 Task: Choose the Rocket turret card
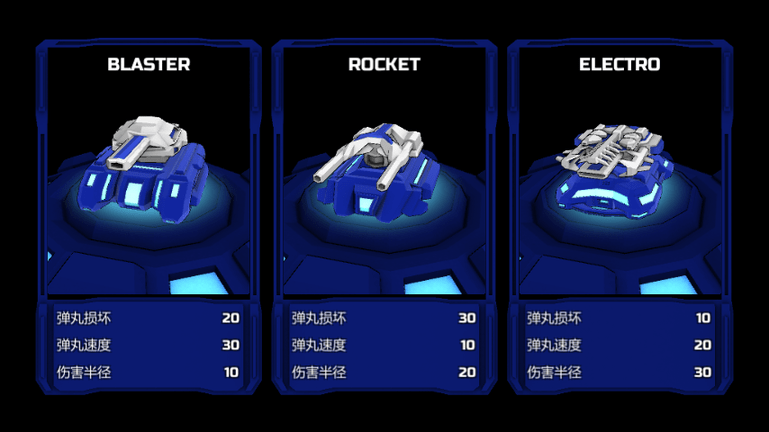pyautogui.click(x=384, y=180)
